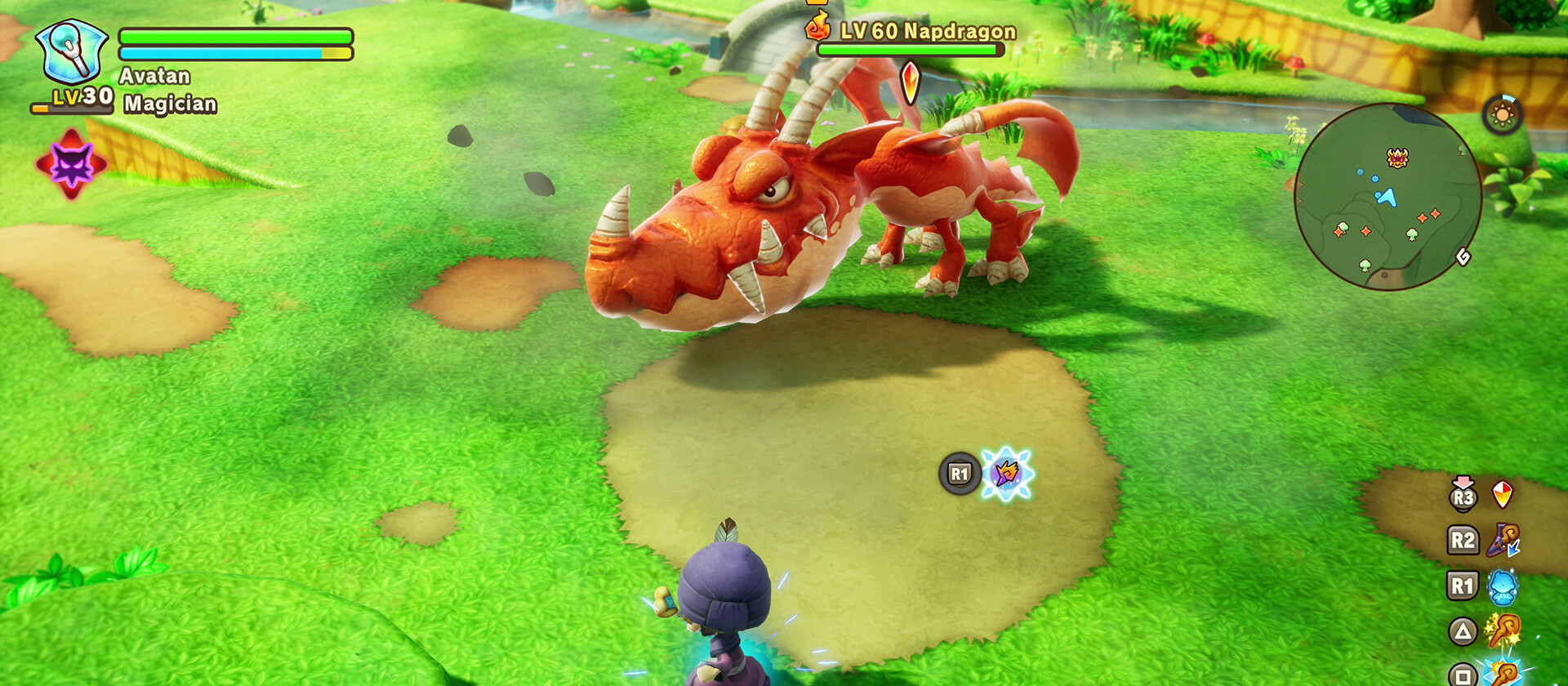
Task: Select the player arrow on the minimap
Action: [x=1387, y=198]
